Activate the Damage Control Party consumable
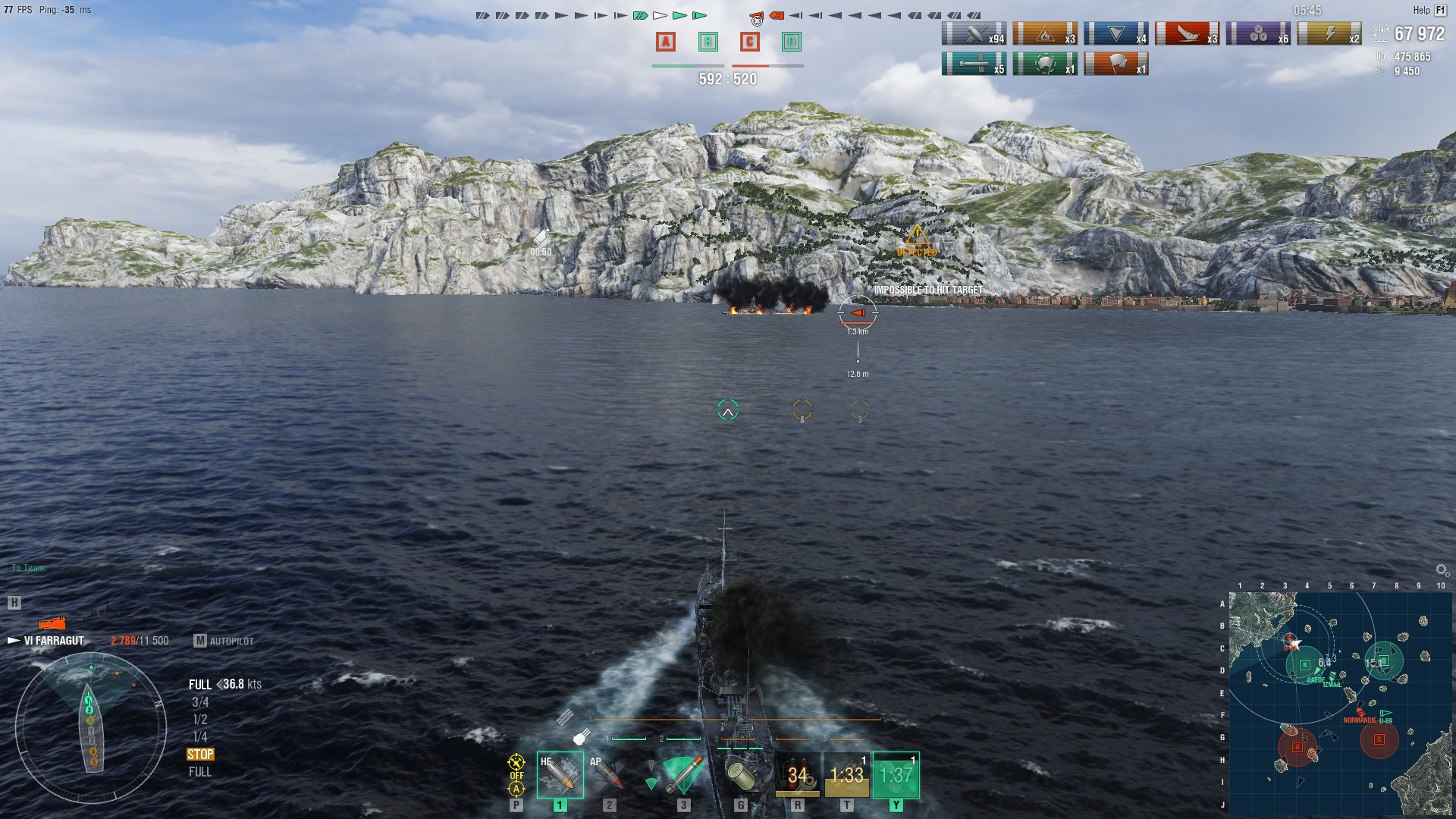Screen dimensions: 1456x819 pos(797,774)
